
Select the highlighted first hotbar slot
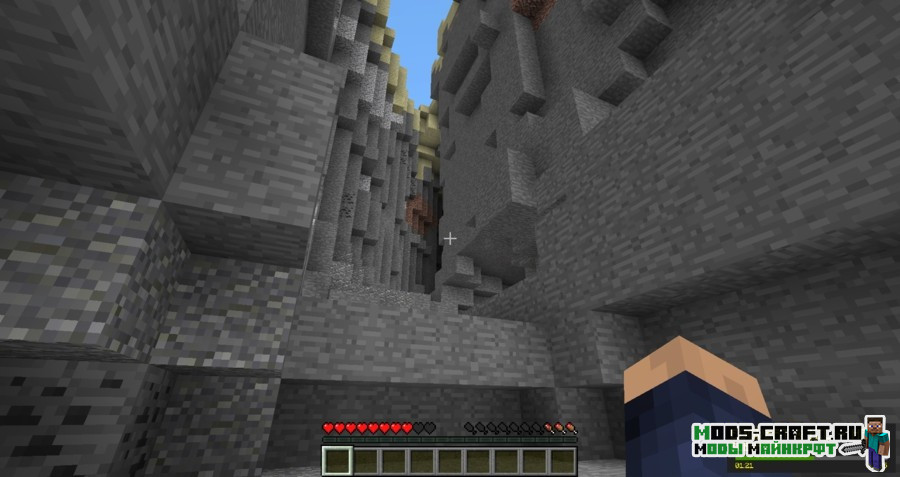338,460
